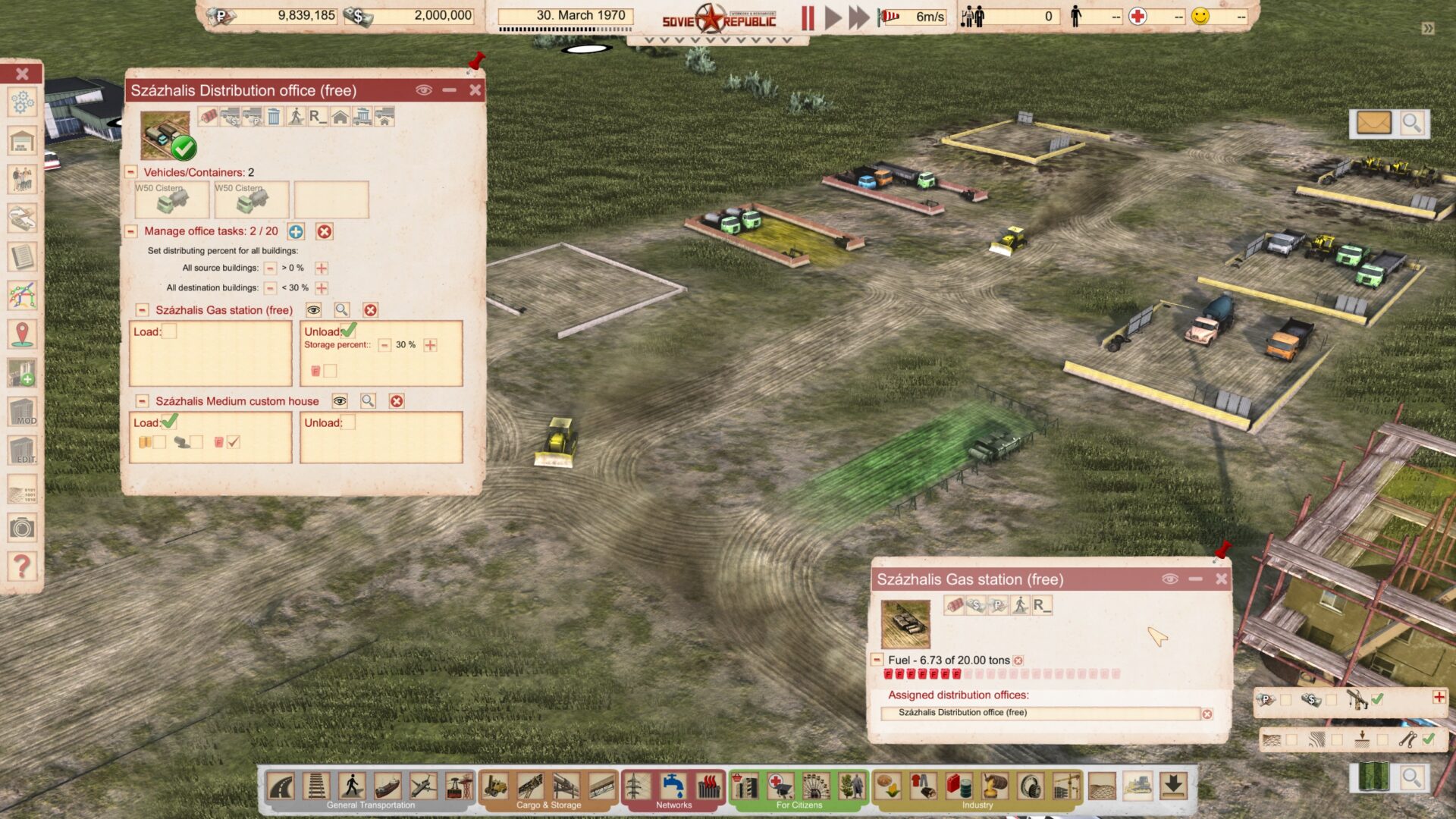Set the game to fast-forward speed
Image resolution: width=1456 pixels, height=819 pixels.
pos(858,17)
